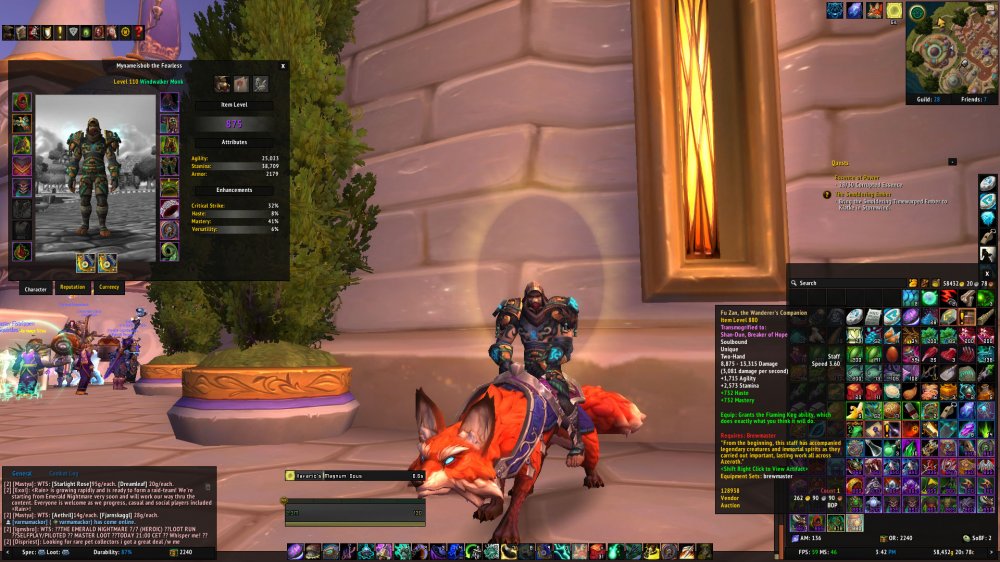Click the Item Level header in stats
Image resolution: width=1000 pixels, height=562 pixels.
pos(233,104)
